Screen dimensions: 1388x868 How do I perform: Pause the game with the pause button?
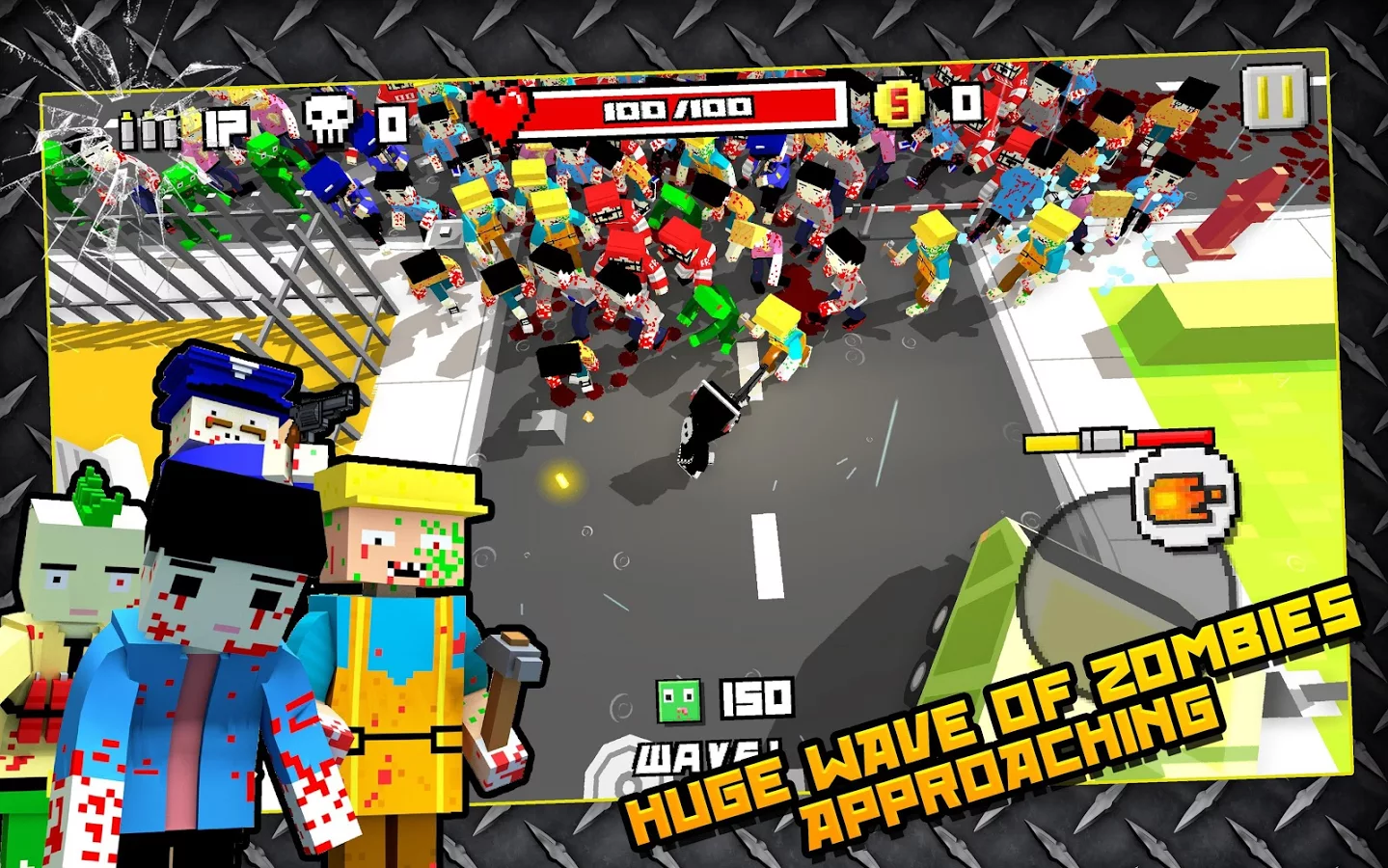point(1274,96)
